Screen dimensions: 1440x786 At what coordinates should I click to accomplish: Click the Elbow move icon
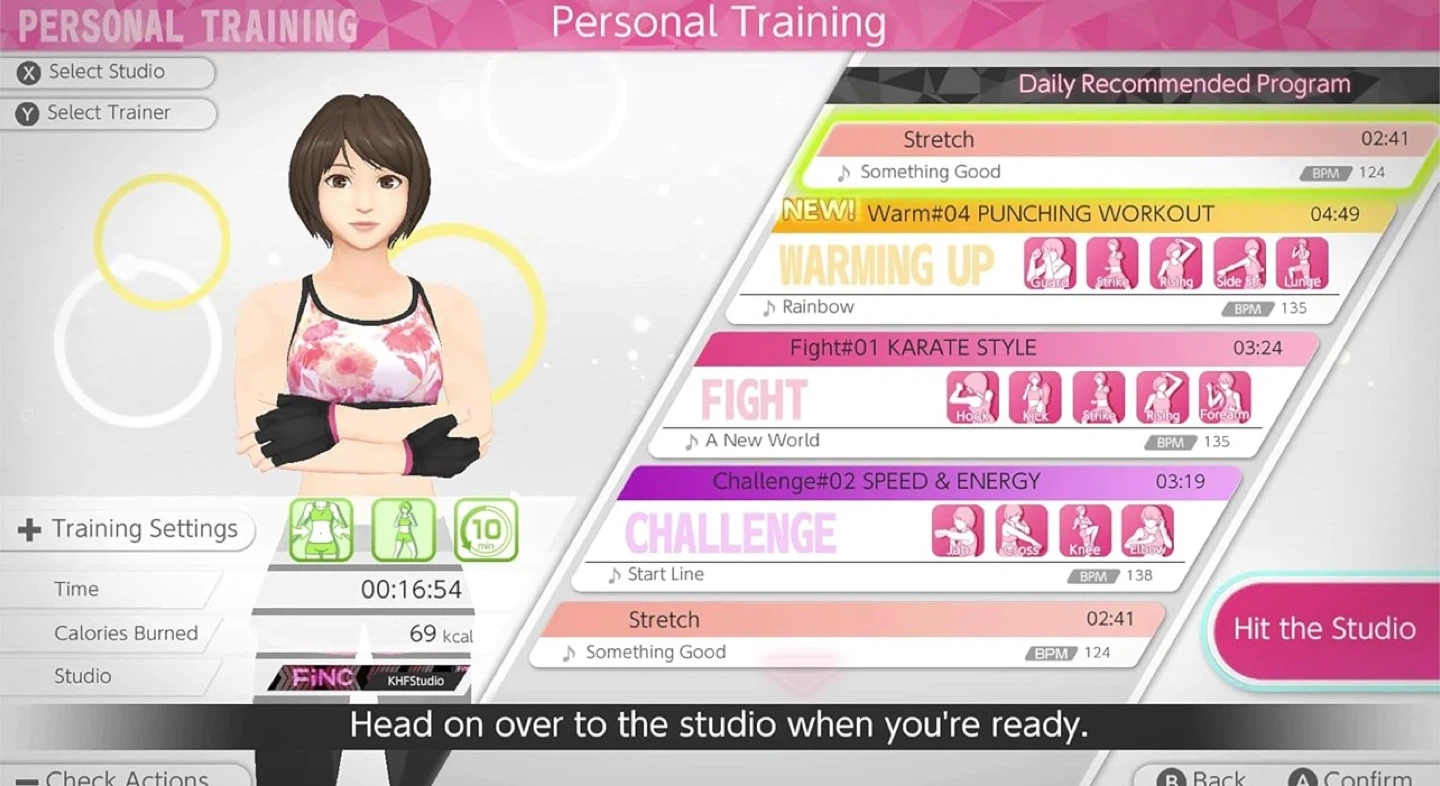(x=1147, y=531)
